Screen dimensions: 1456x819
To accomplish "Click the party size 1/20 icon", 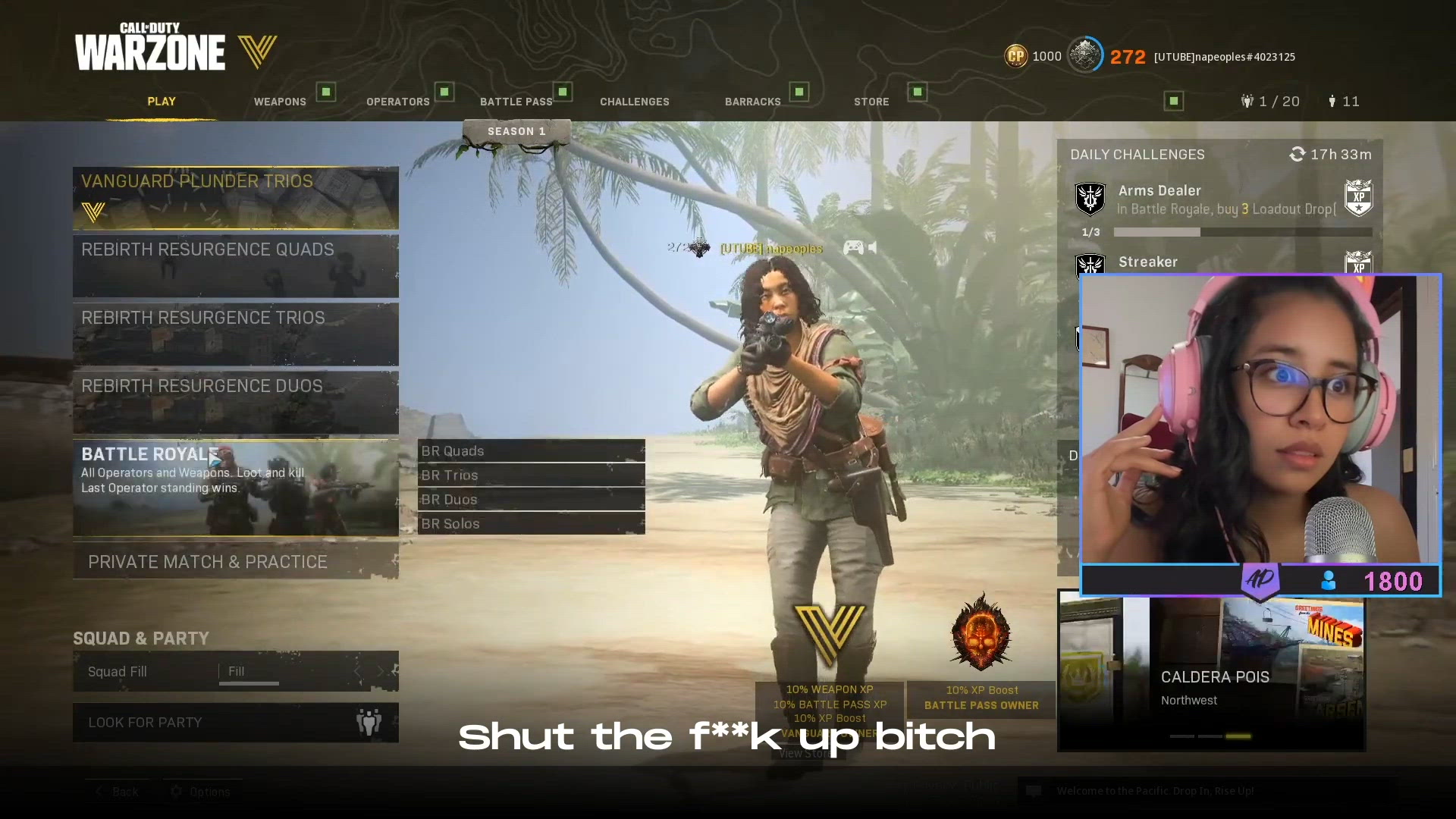I will [x=1247, y=101].
